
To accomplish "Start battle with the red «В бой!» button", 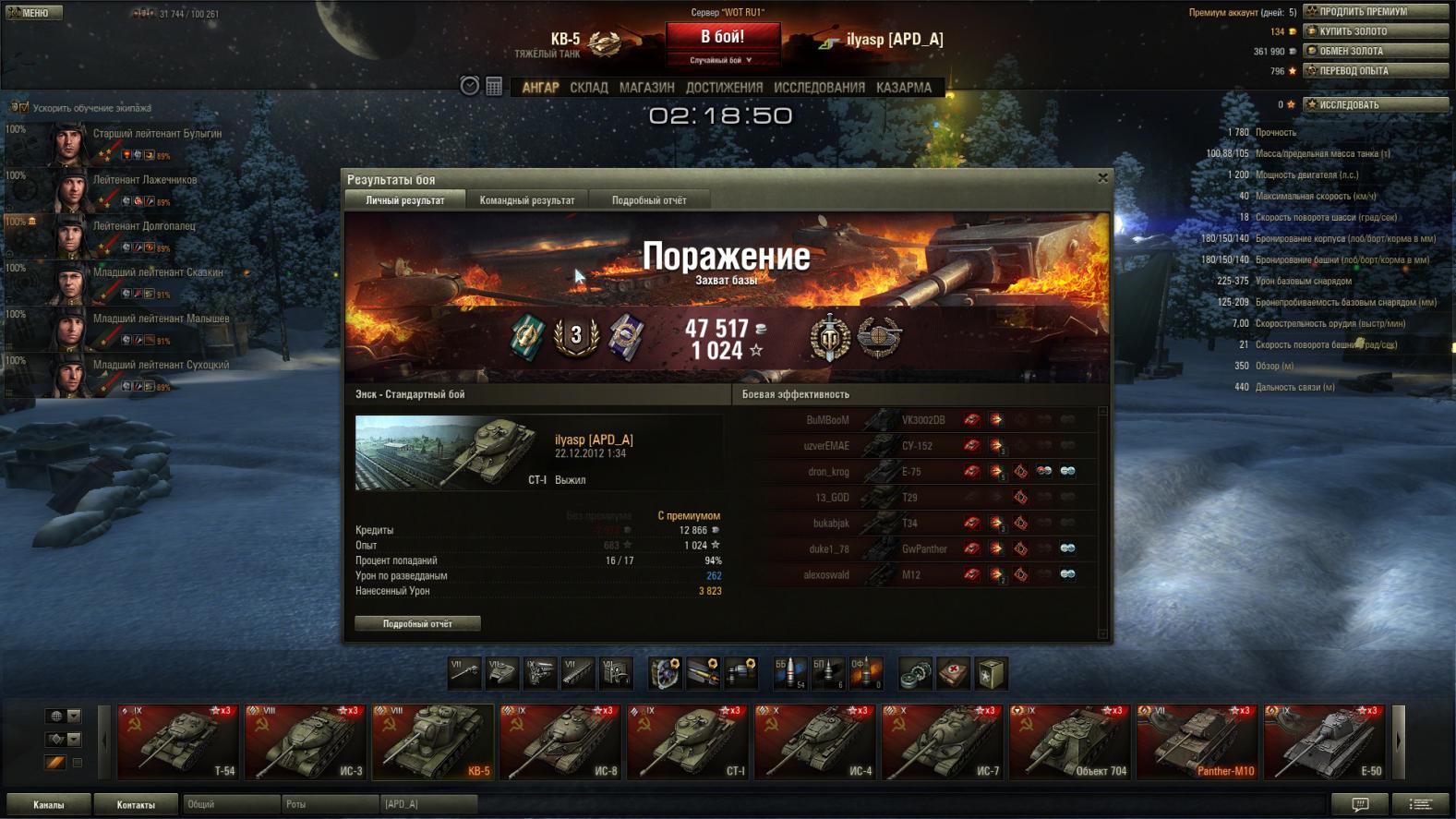I will [x=722, y=38].
